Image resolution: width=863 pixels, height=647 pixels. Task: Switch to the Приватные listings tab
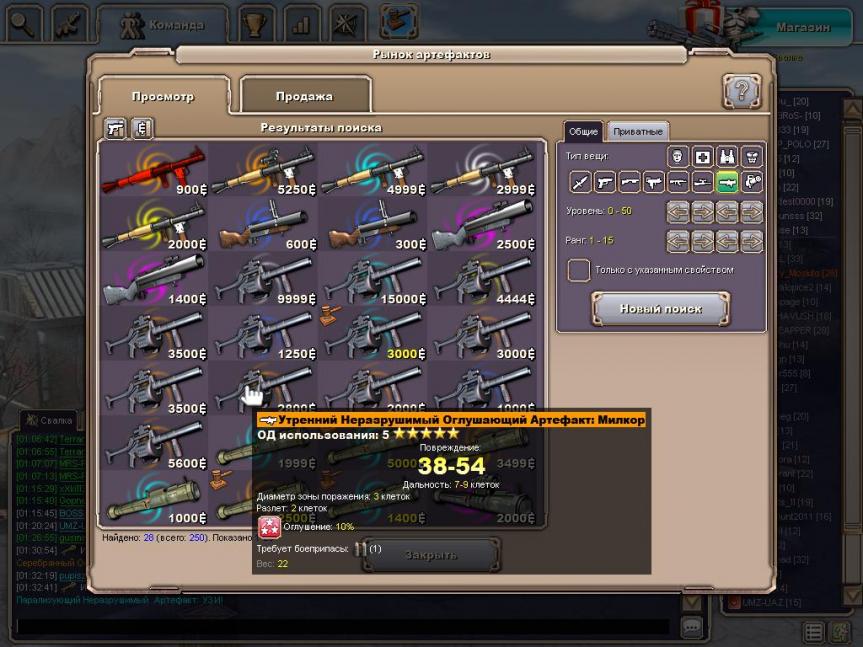click(x=637, y=131)
